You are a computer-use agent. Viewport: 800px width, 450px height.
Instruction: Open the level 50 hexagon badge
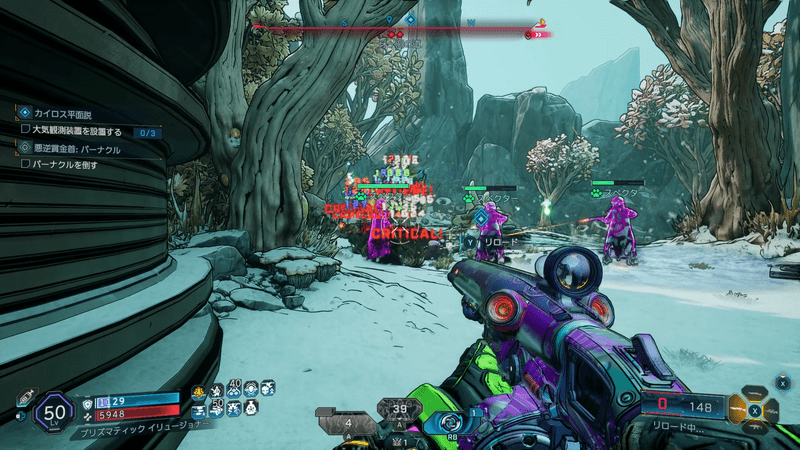click(x=55, y=411)
